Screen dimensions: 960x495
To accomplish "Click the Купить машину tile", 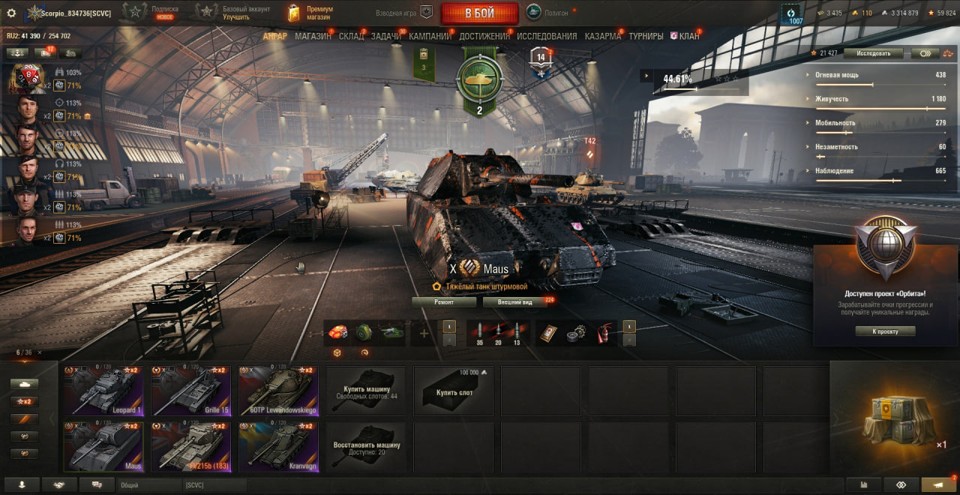I will point(366,390).
